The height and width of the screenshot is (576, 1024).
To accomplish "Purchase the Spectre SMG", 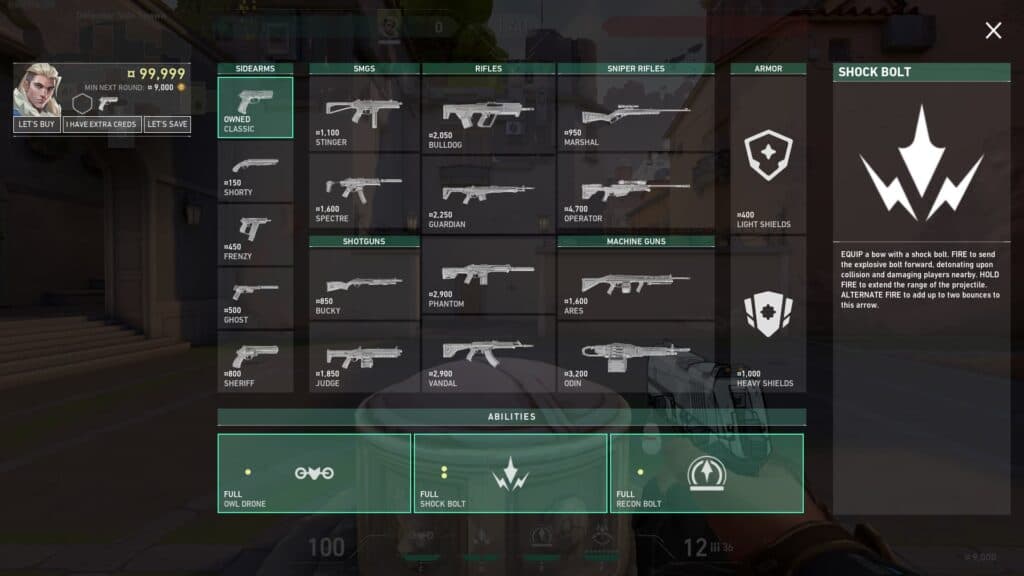I will [364, 192].
